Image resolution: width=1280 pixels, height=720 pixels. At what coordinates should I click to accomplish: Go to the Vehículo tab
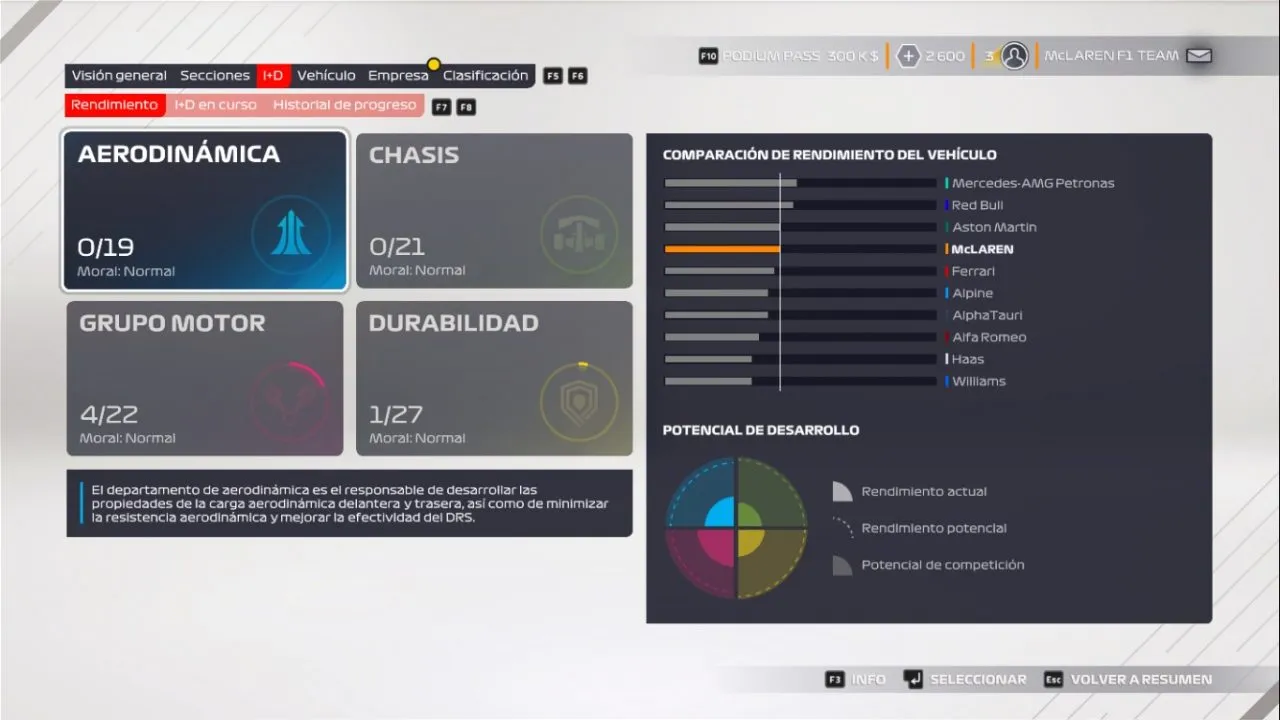pos(326,76)
